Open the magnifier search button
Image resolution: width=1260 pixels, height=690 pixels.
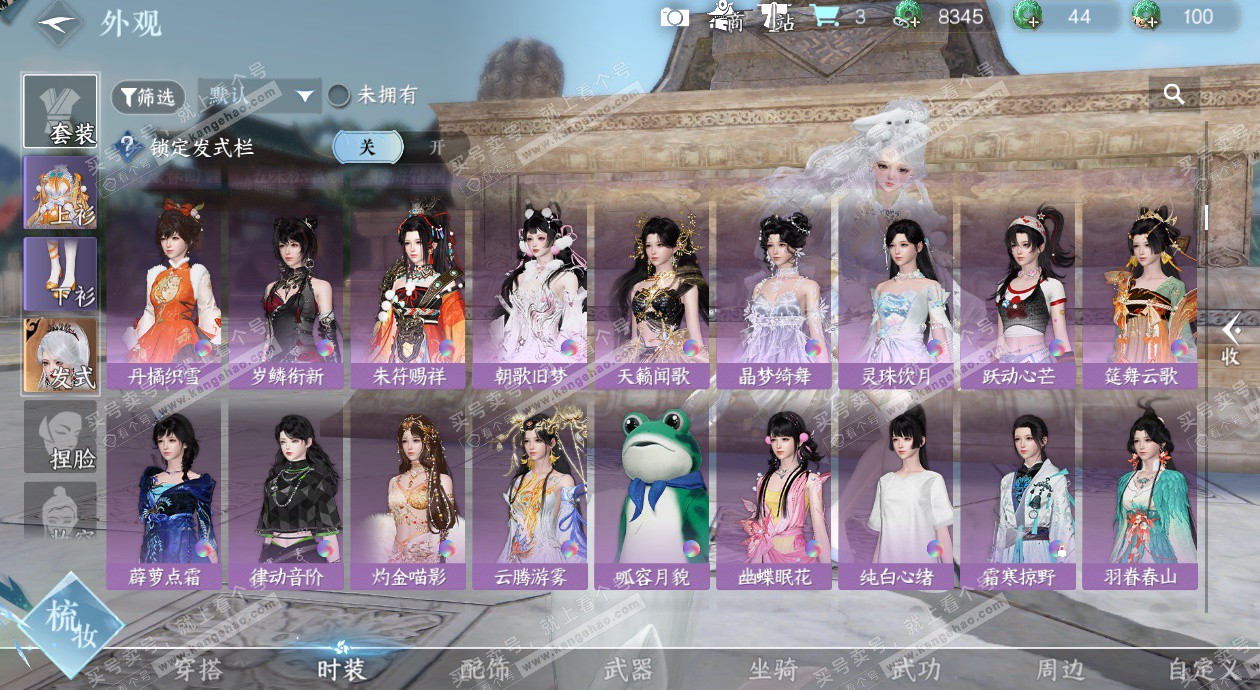pos(1174,95)
